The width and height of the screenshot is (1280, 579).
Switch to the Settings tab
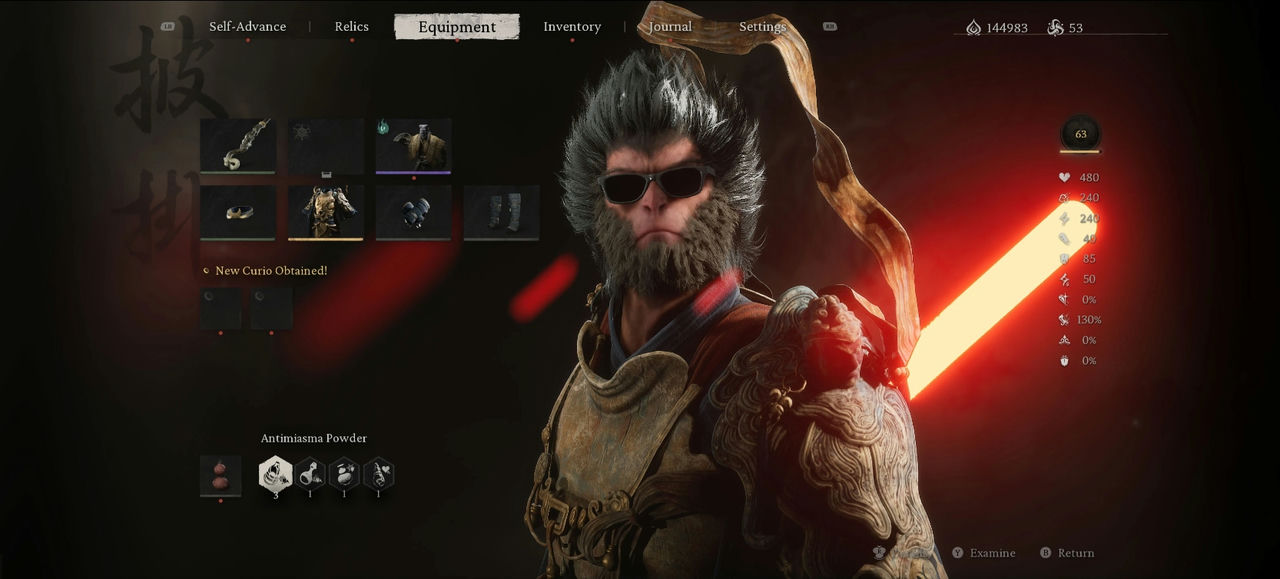point(762,27)
